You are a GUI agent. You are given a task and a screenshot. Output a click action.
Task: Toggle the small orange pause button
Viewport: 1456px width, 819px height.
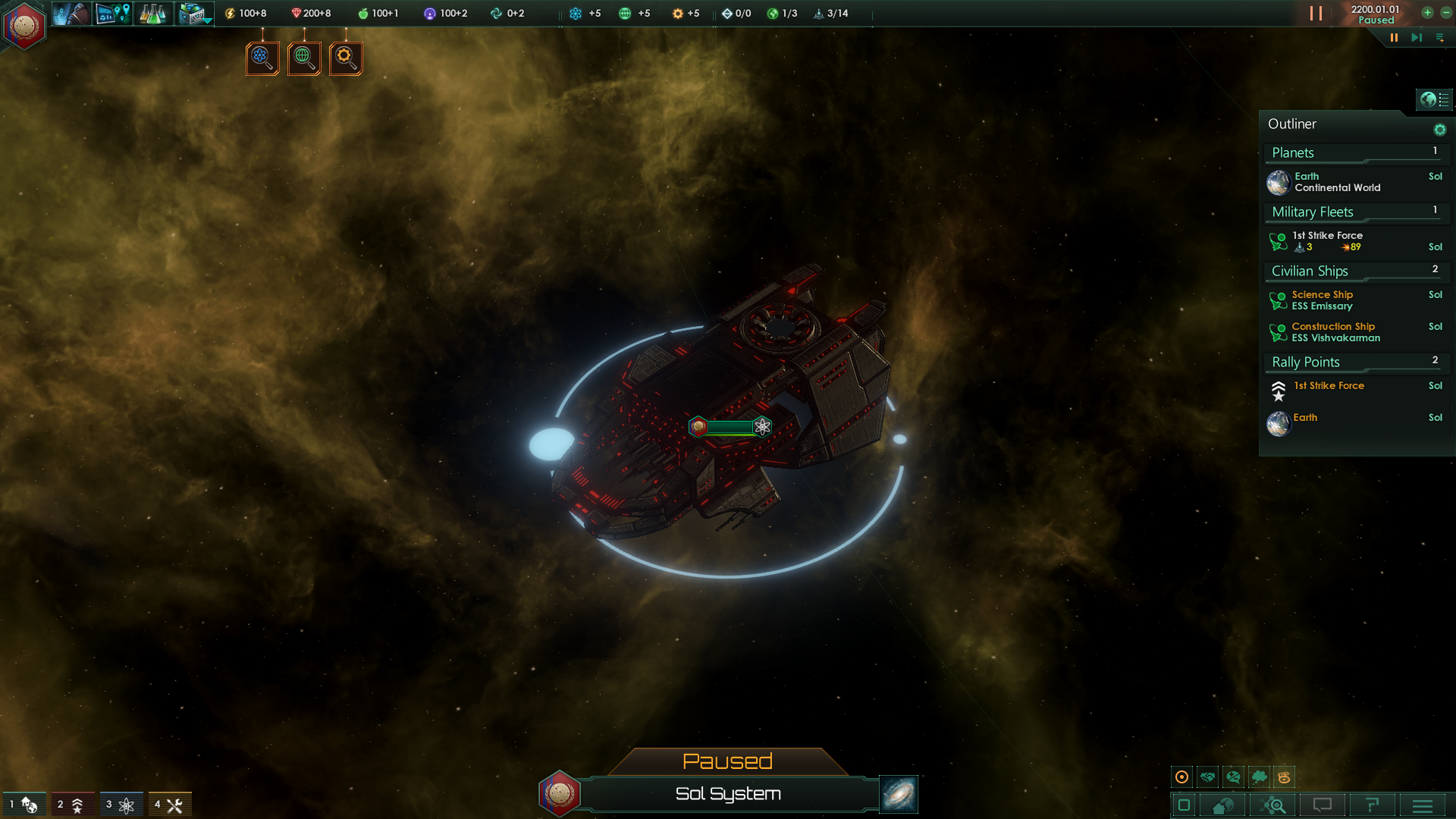tap(1394, 37)
